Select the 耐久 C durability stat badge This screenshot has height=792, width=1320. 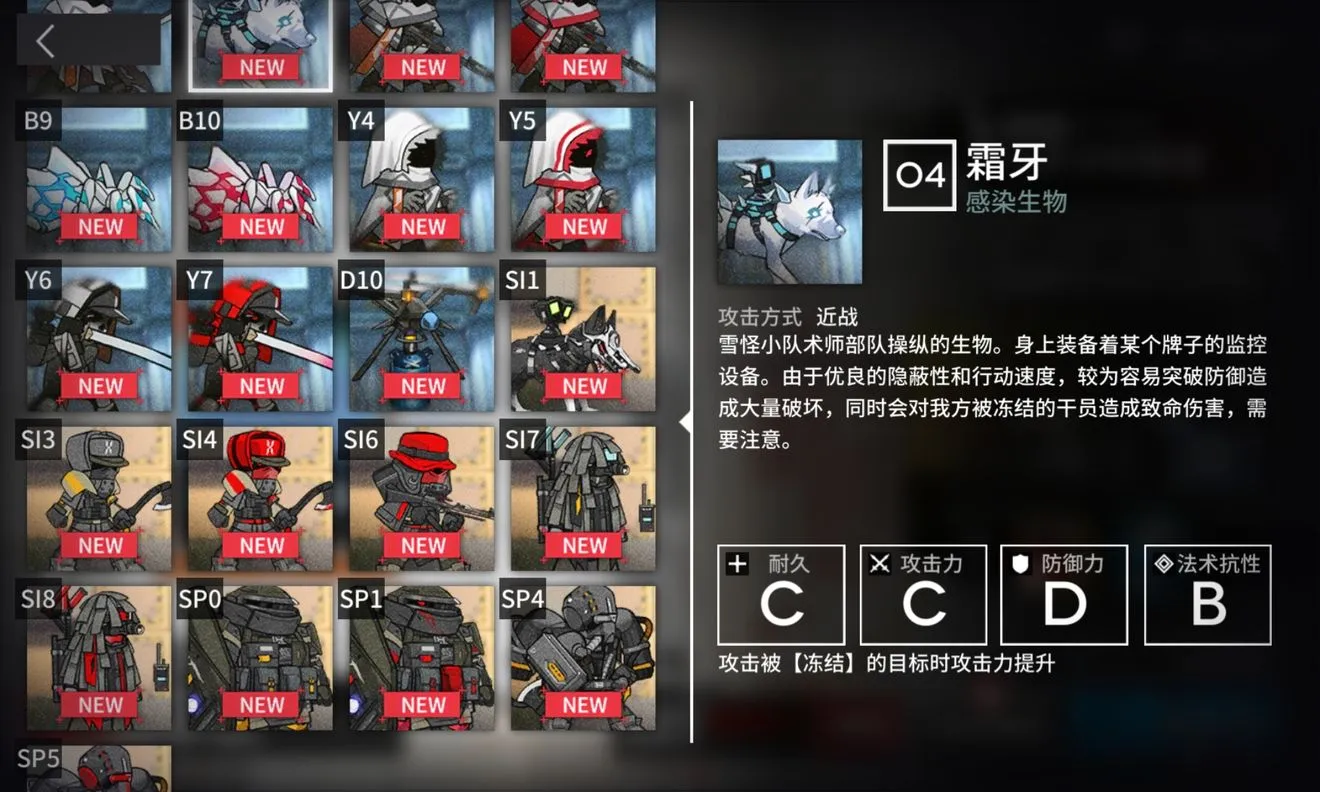(x=781, y=594)
